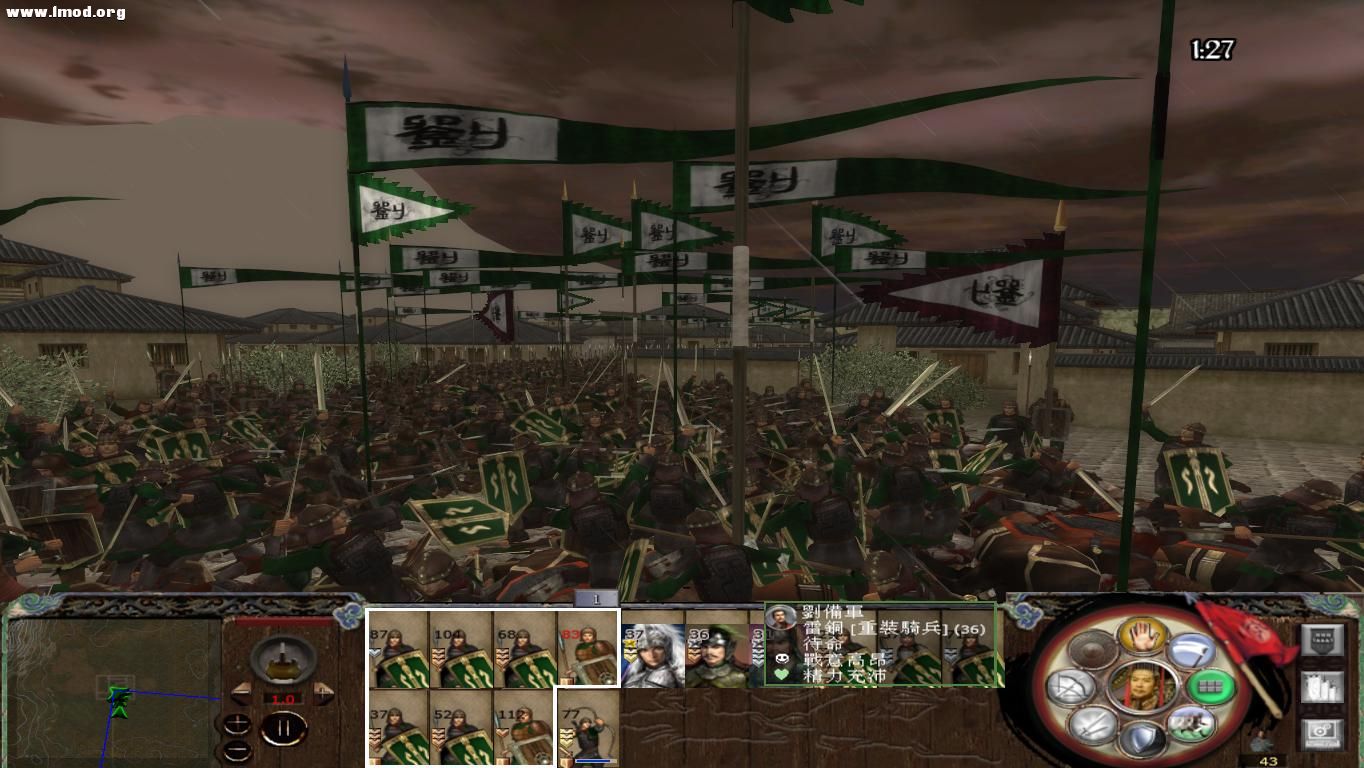Click the army banner shield icon on right panel
This screenshot has width=1364, height=768.
pos(1323,639)
